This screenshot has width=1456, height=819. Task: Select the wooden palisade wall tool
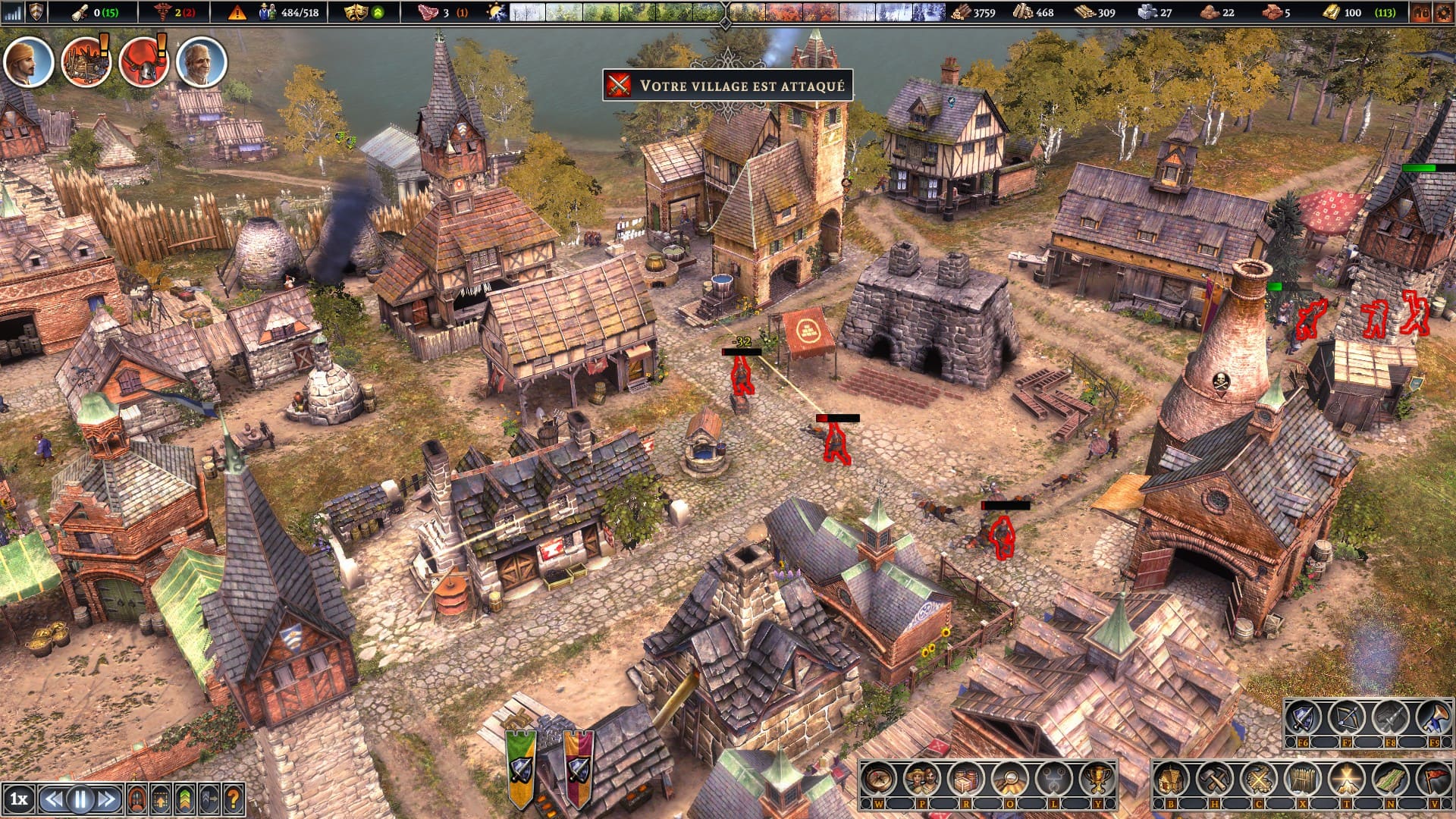pos(1302,779)
